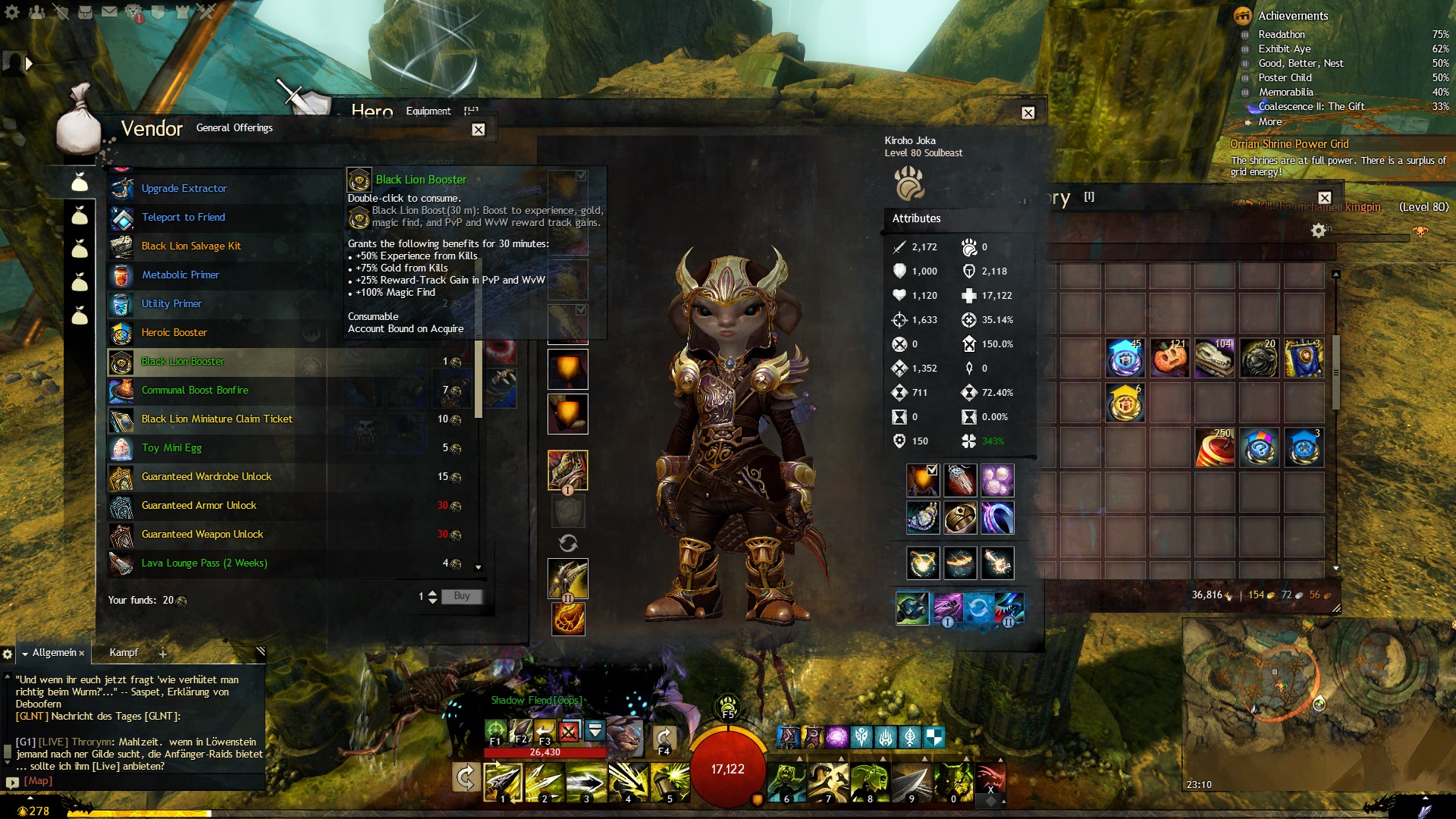Open the inventory gear options

coord(1319,231)
